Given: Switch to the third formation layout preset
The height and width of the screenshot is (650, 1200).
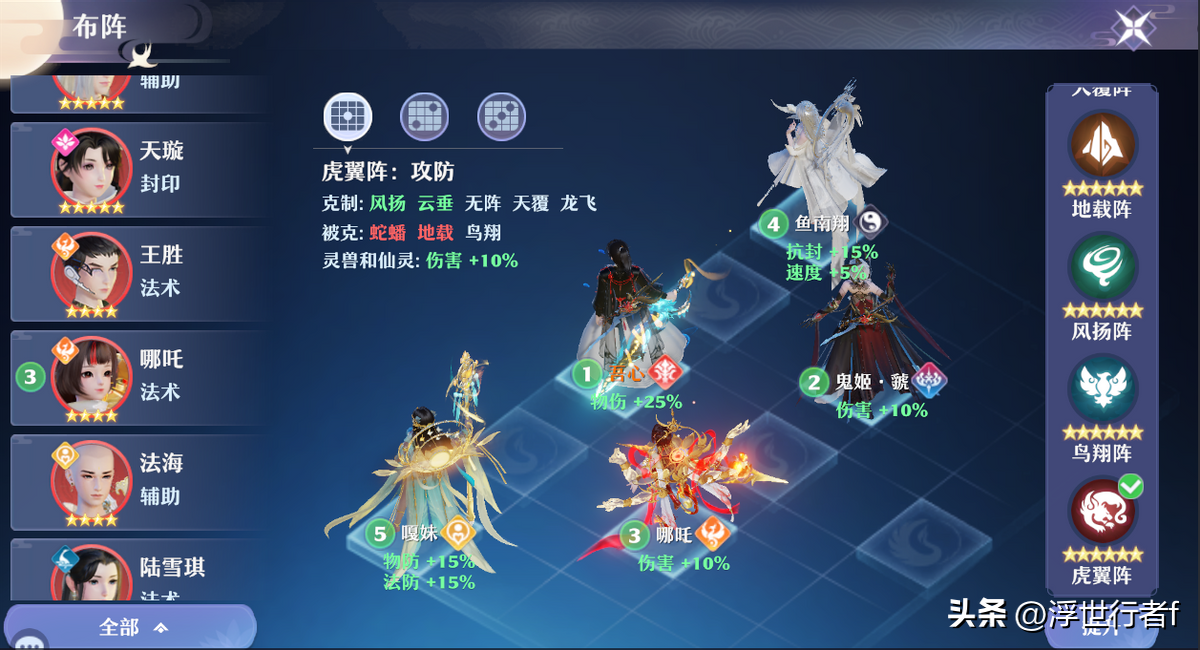Looking at the screenshot, I should tap(501, 116).
